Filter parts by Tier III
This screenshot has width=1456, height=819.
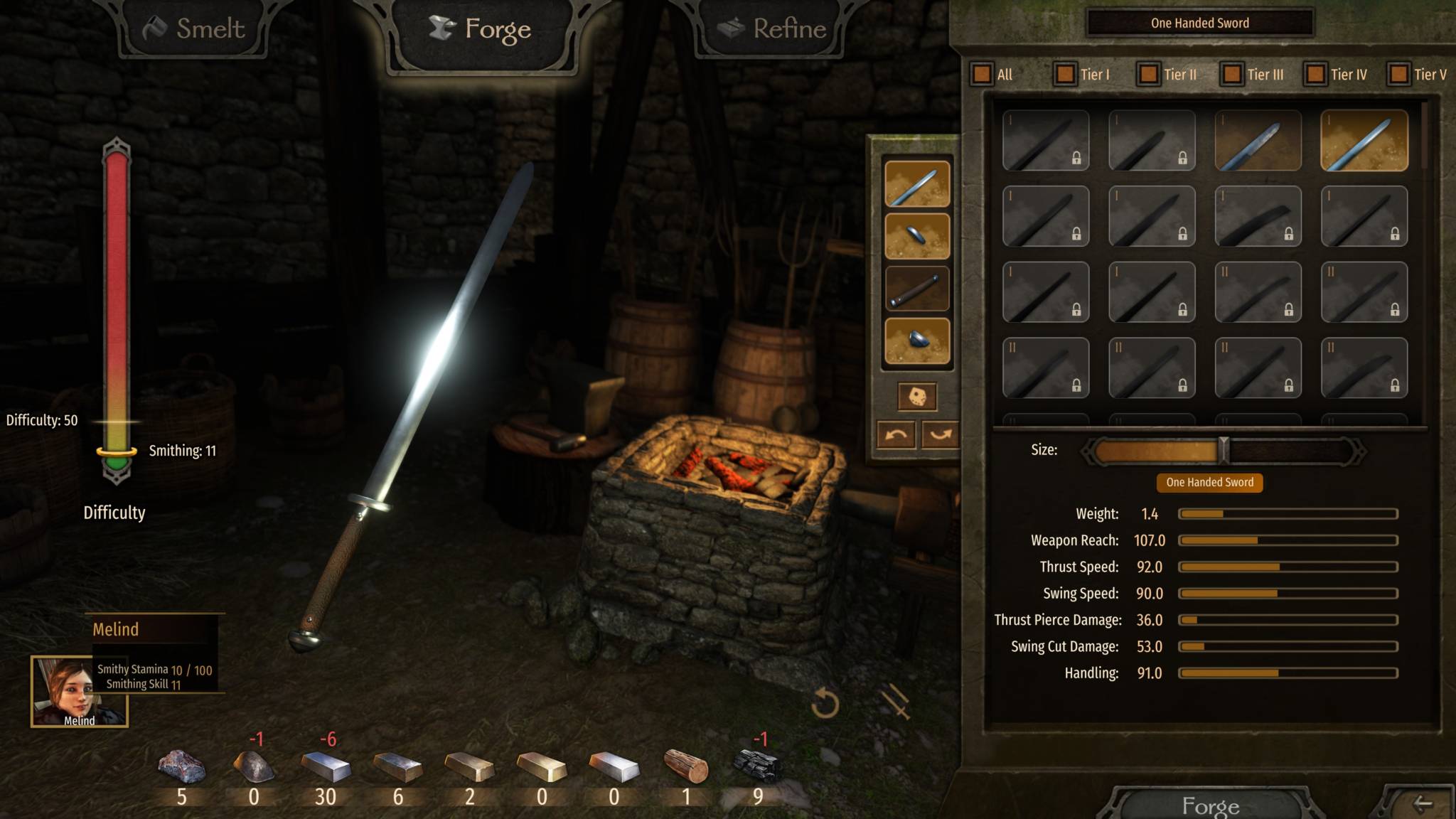click(x=1231, y=74)
